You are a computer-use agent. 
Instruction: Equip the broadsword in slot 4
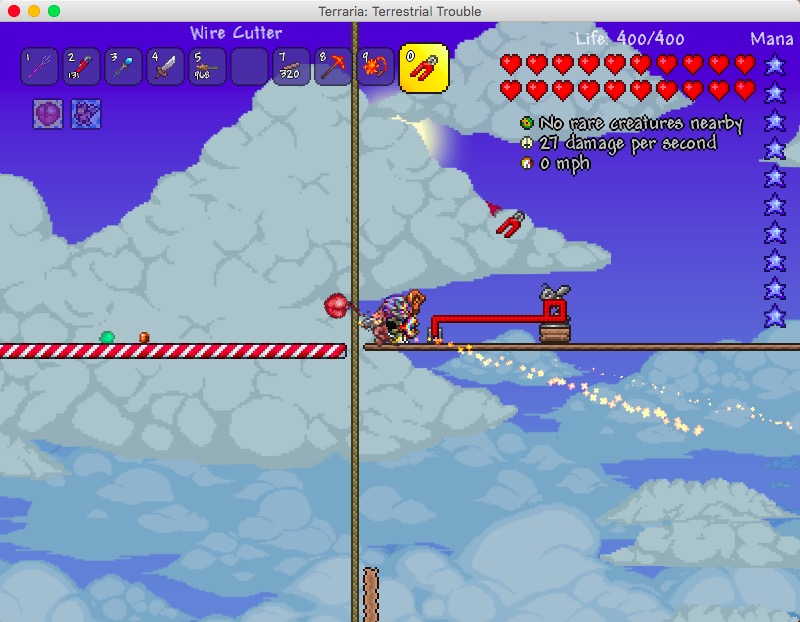pyautogui.click(x=166, y=67)
